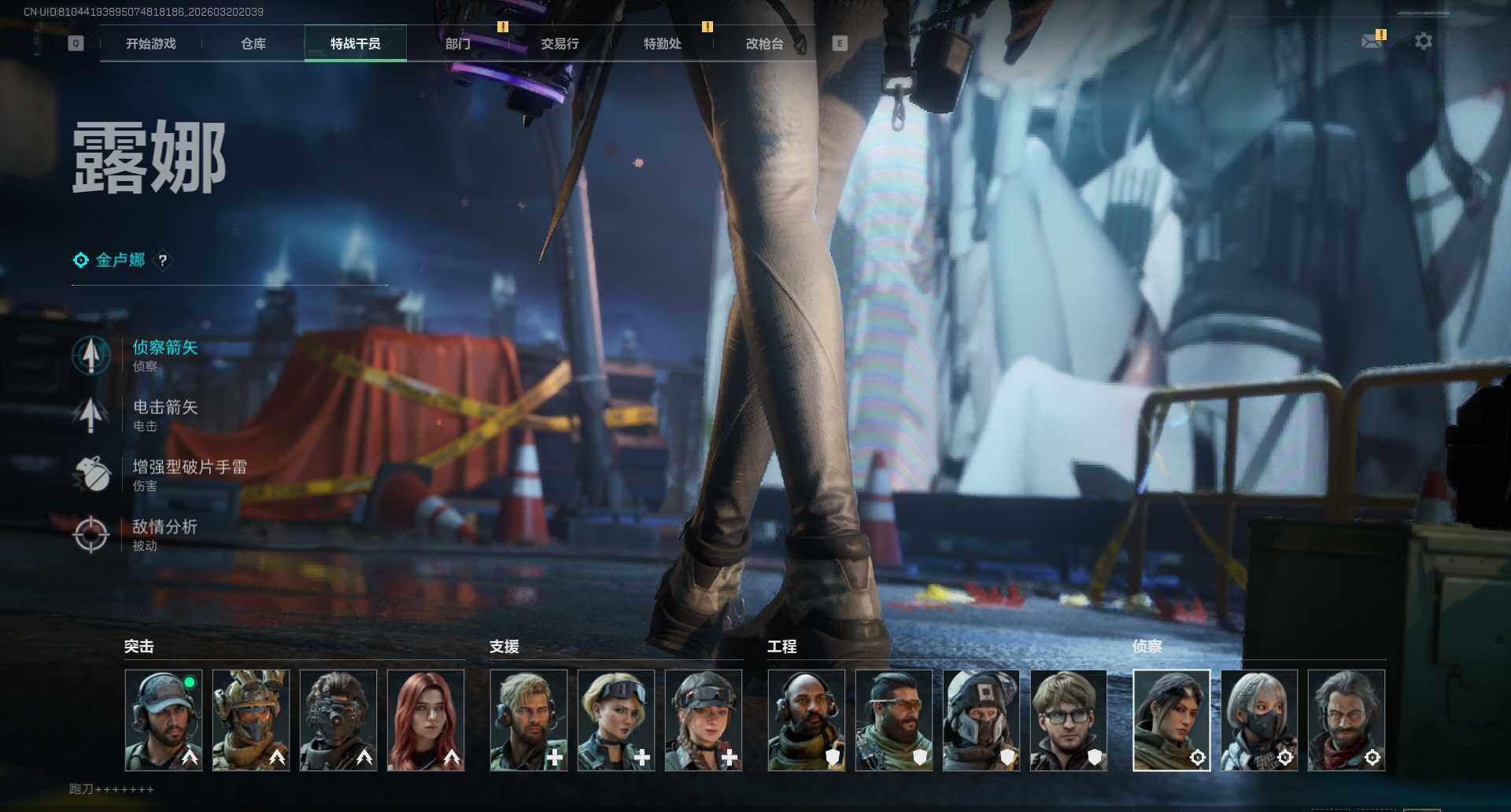This screenshot has height=812, width=1511.
Task: Go to the 交易行 tab
Action: [x=560, y=44]
